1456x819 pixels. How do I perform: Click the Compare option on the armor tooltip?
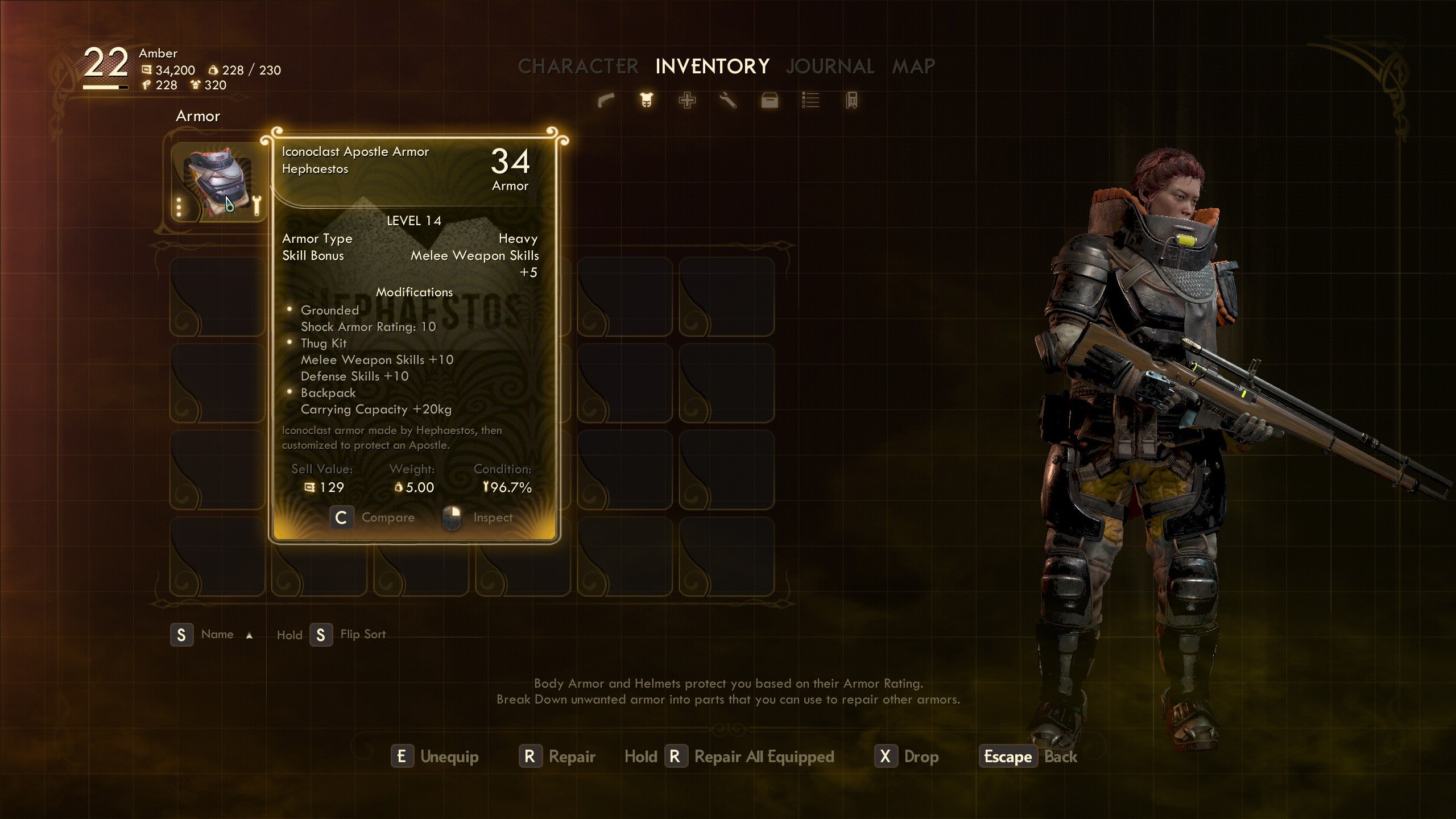[373, 518]
